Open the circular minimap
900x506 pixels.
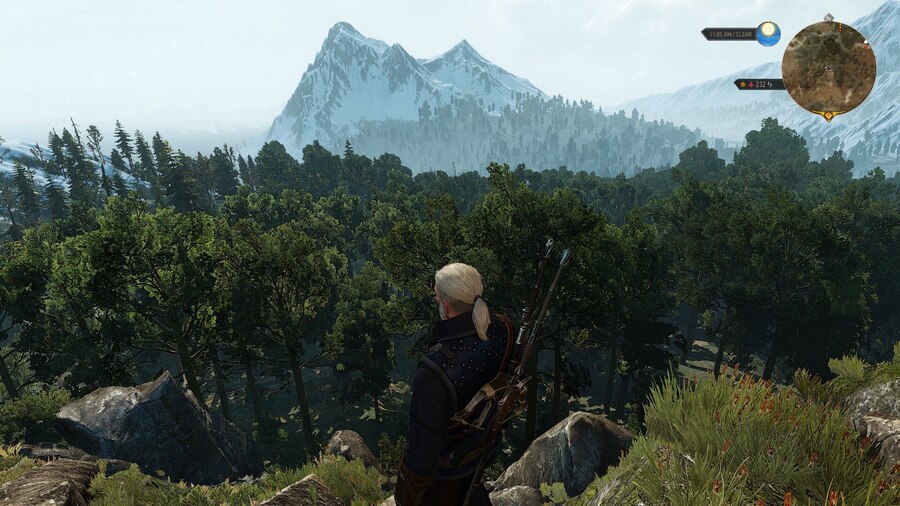click(828, 67)
